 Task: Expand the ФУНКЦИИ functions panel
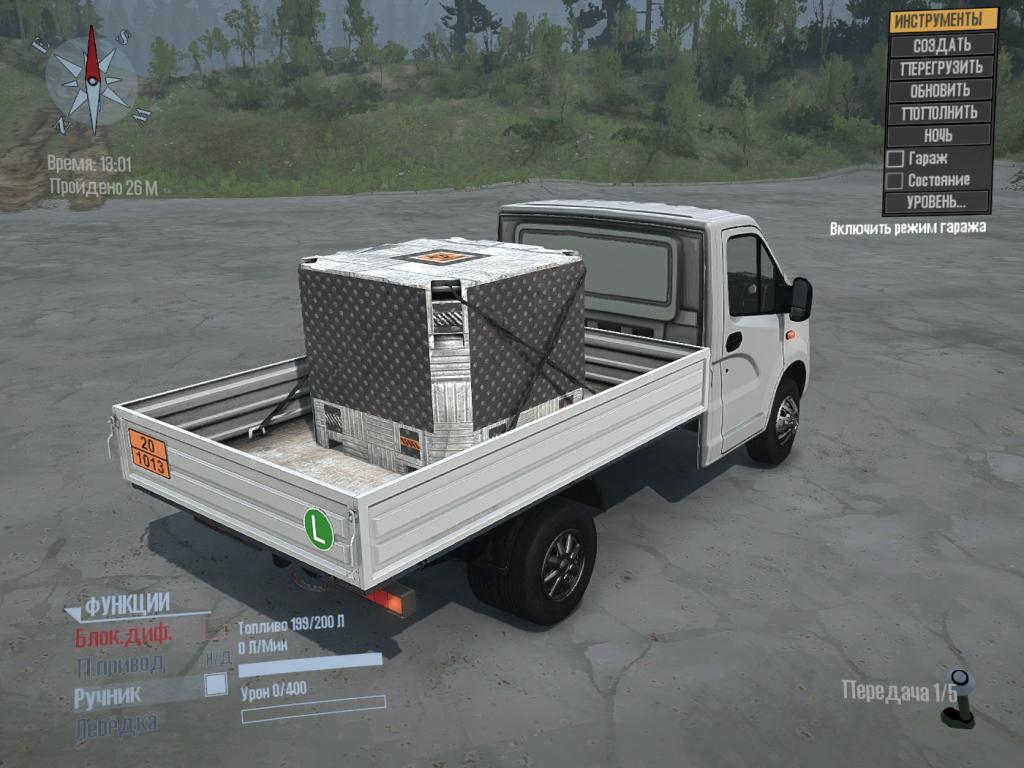click(125, 605)
